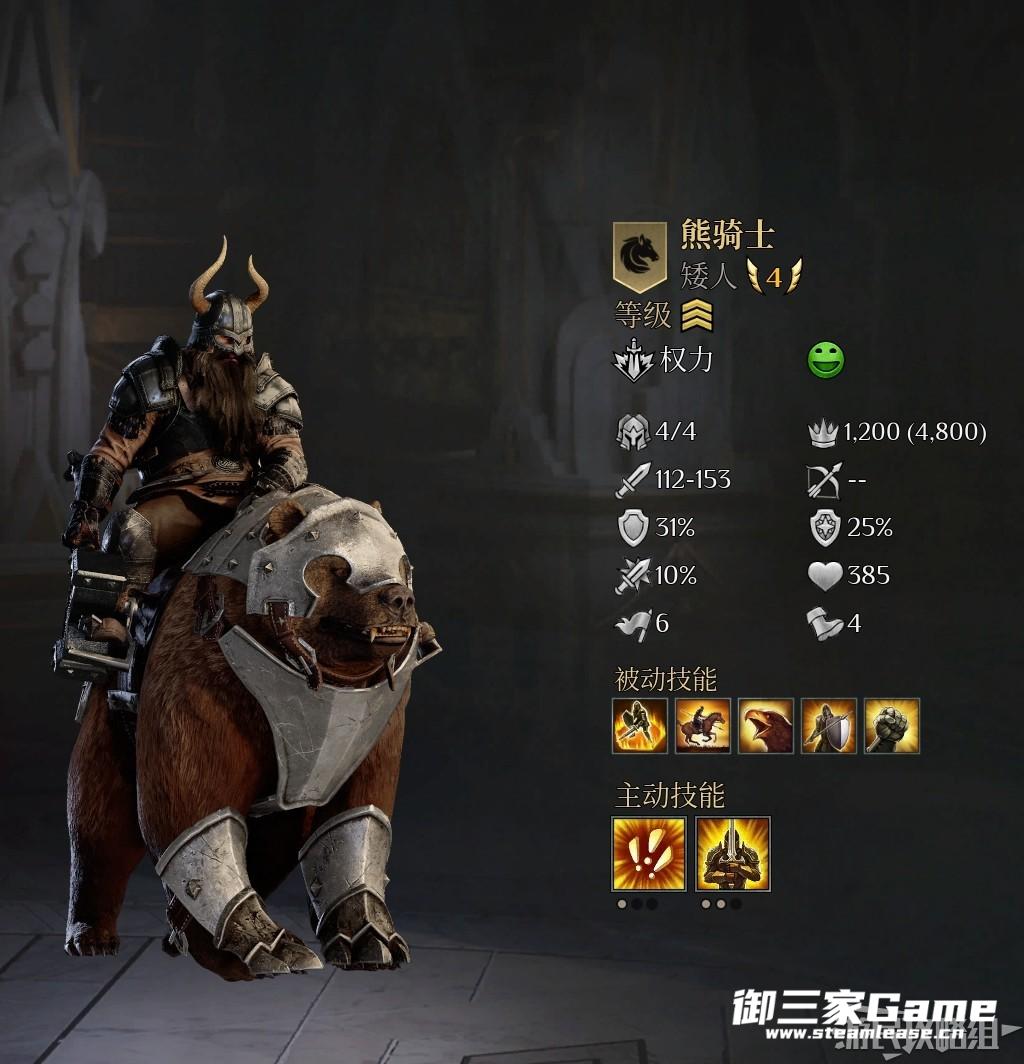Select the flaming swordsman passive skill icon

click(x=640, y=726)
